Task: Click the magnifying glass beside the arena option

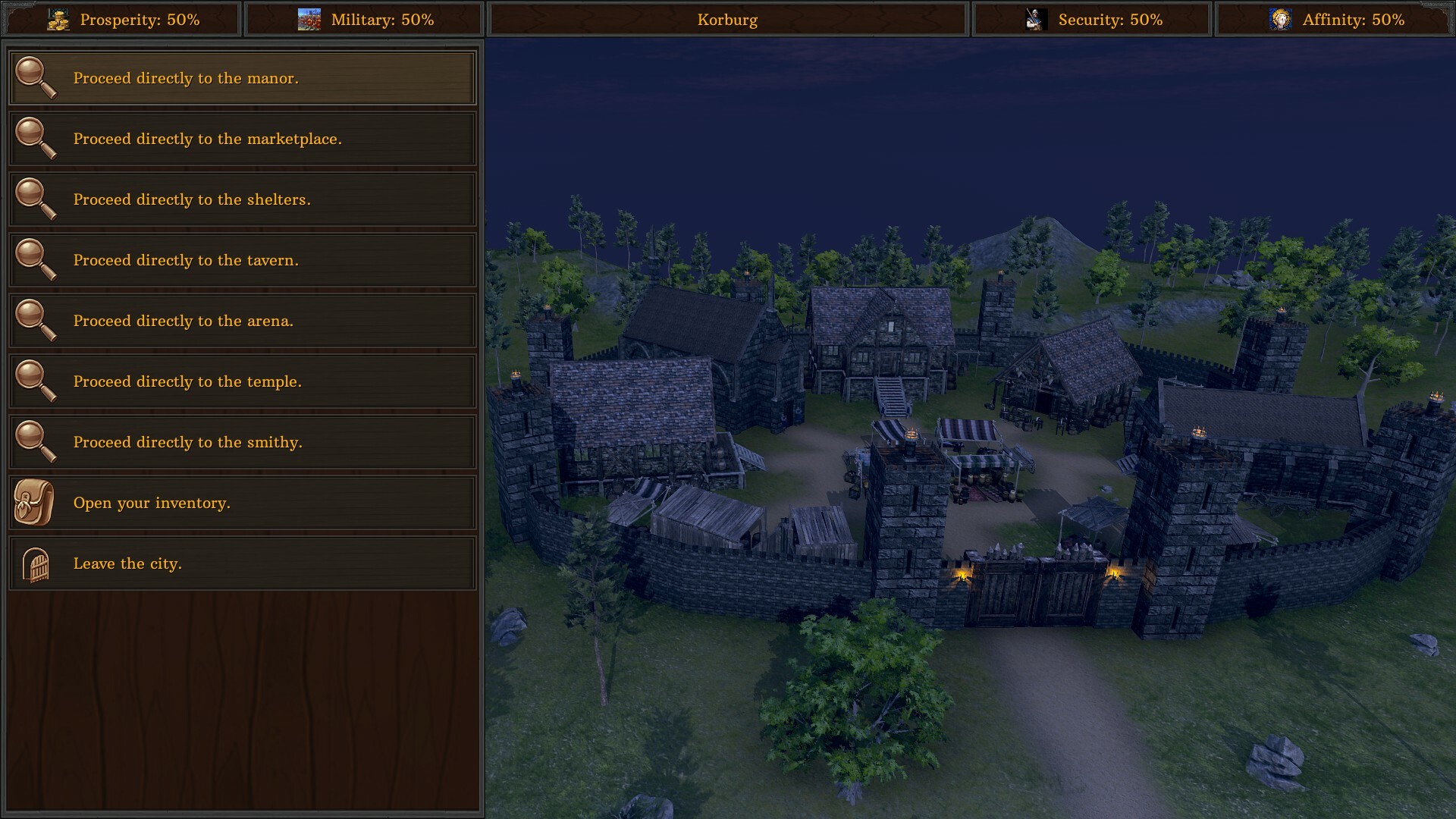Action: [x=36, y=321]
